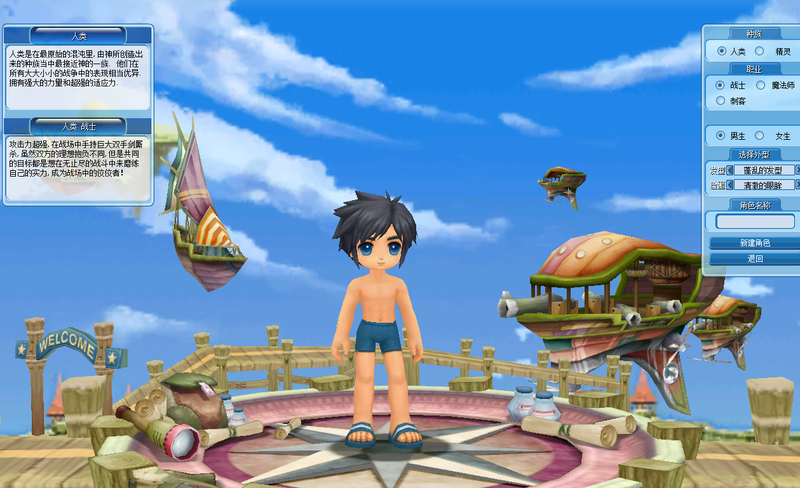Select the 魔法师 (Mage) class
Viewport: 800px width, 488px height.
(760, 86)
